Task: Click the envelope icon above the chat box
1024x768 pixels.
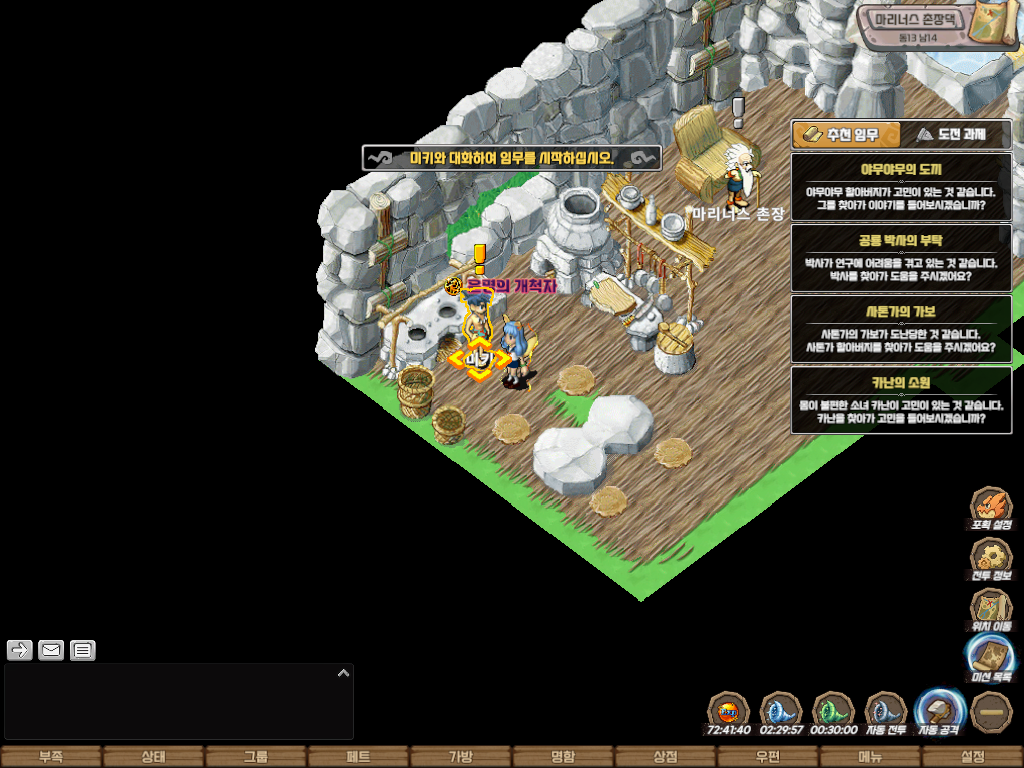Action: coord(51,651)
